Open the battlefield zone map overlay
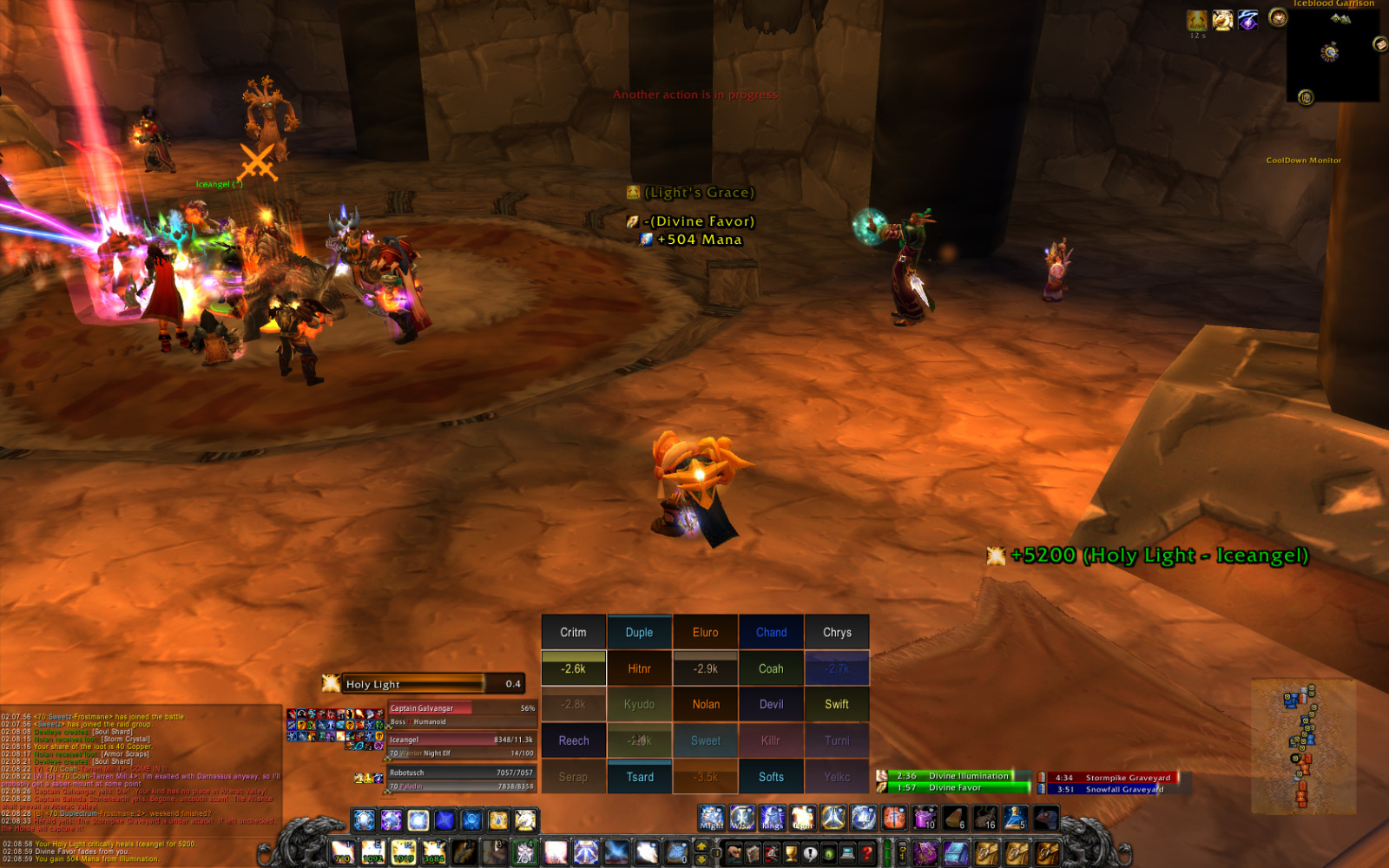 [x=1303, y=746]
